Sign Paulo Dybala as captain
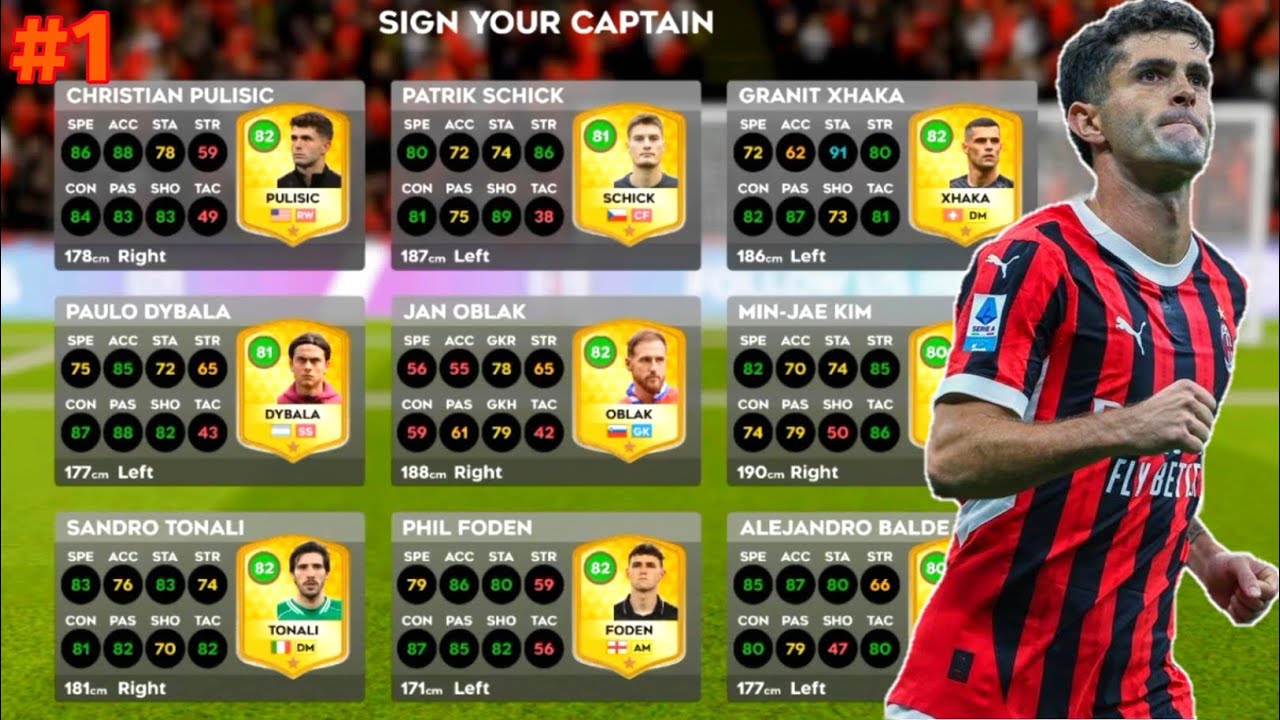1280x720 pixels. click(x=209, y=392)
